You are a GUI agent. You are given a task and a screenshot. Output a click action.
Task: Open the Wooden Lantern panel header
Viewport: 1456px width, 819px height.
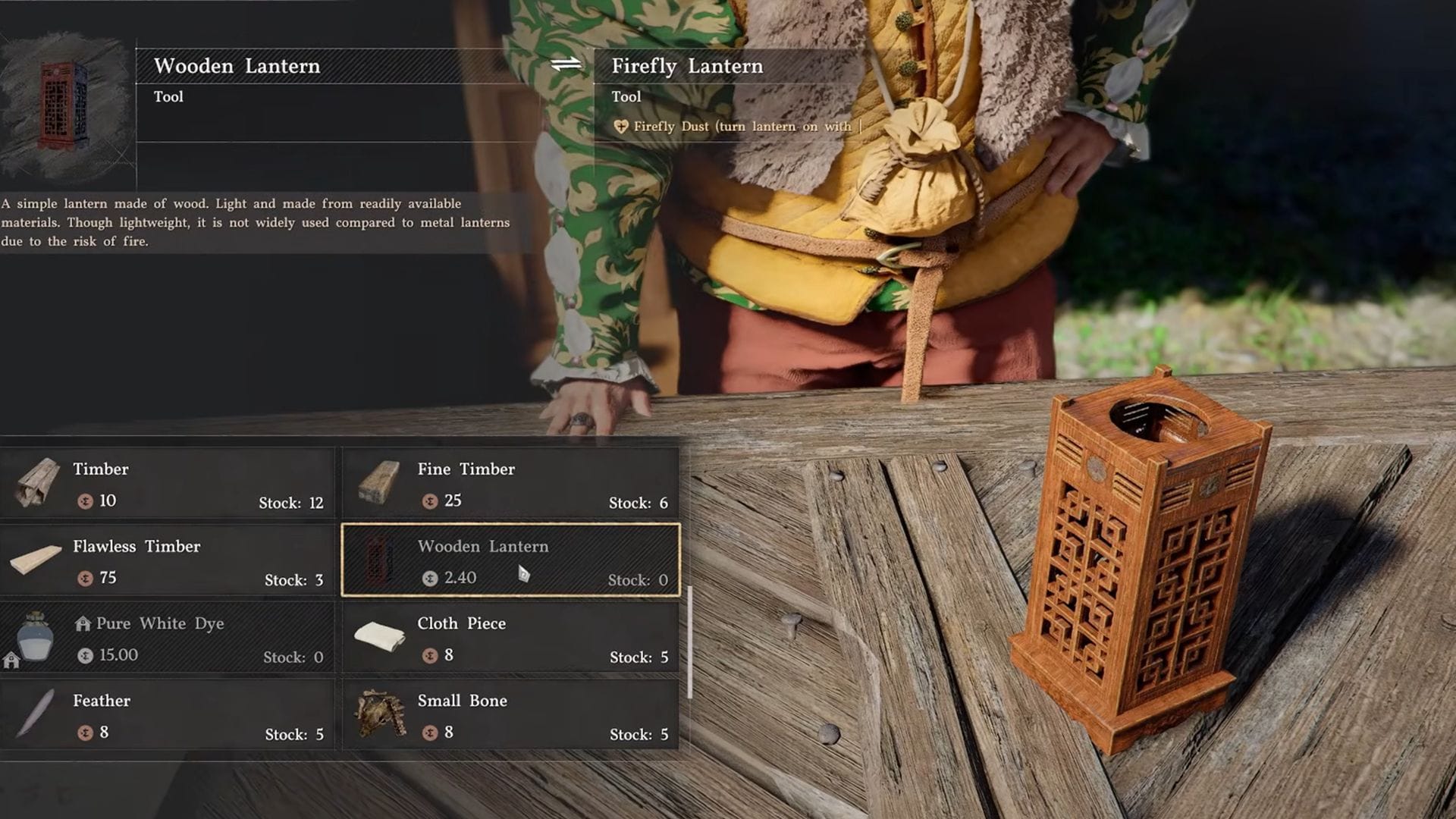[x=236, y=66]
